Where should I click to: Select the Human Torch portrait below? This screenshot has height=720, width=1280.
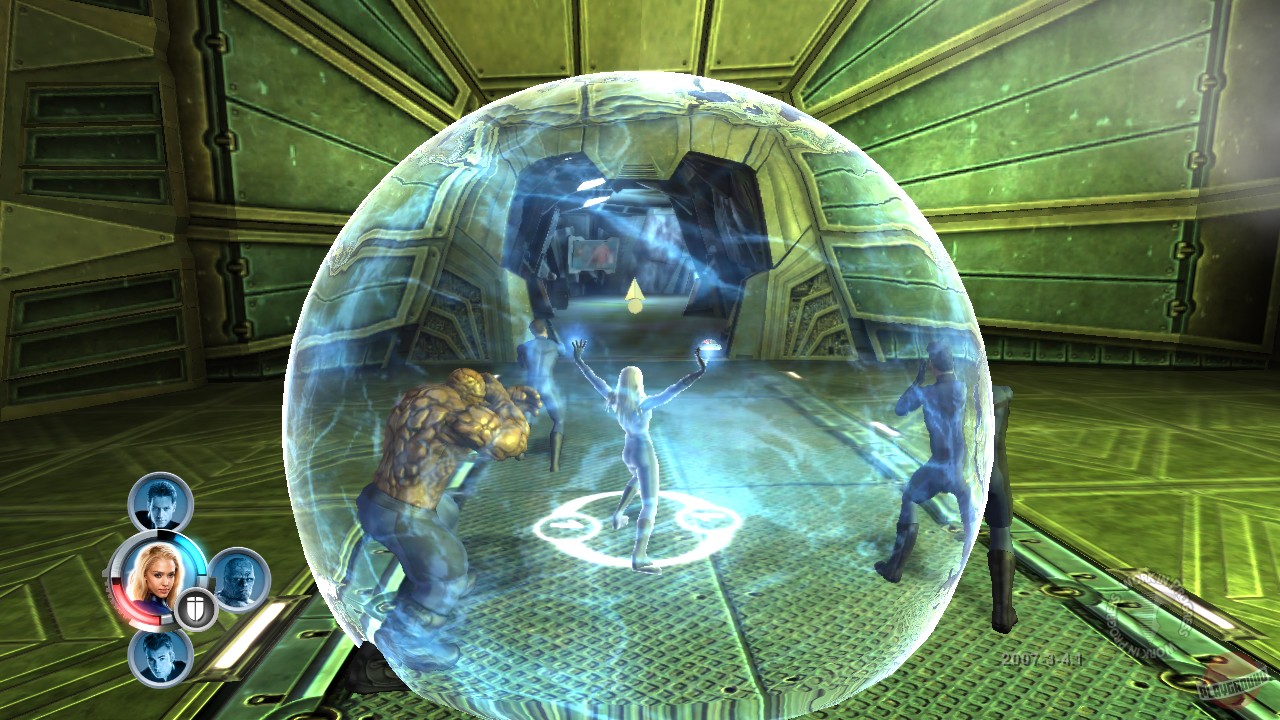pyautogui.click(x=161, y=659)
